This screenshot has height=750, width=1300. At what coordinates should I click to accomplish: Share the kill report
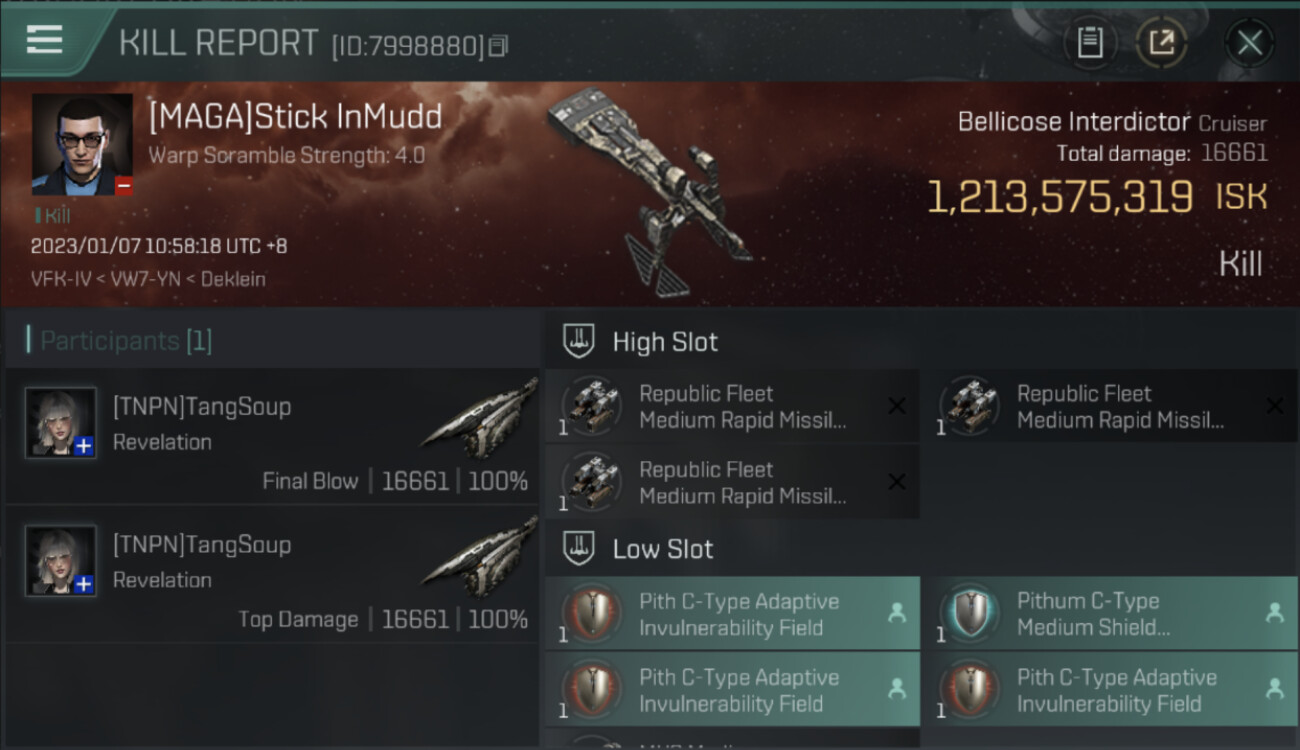point(1161,43)
